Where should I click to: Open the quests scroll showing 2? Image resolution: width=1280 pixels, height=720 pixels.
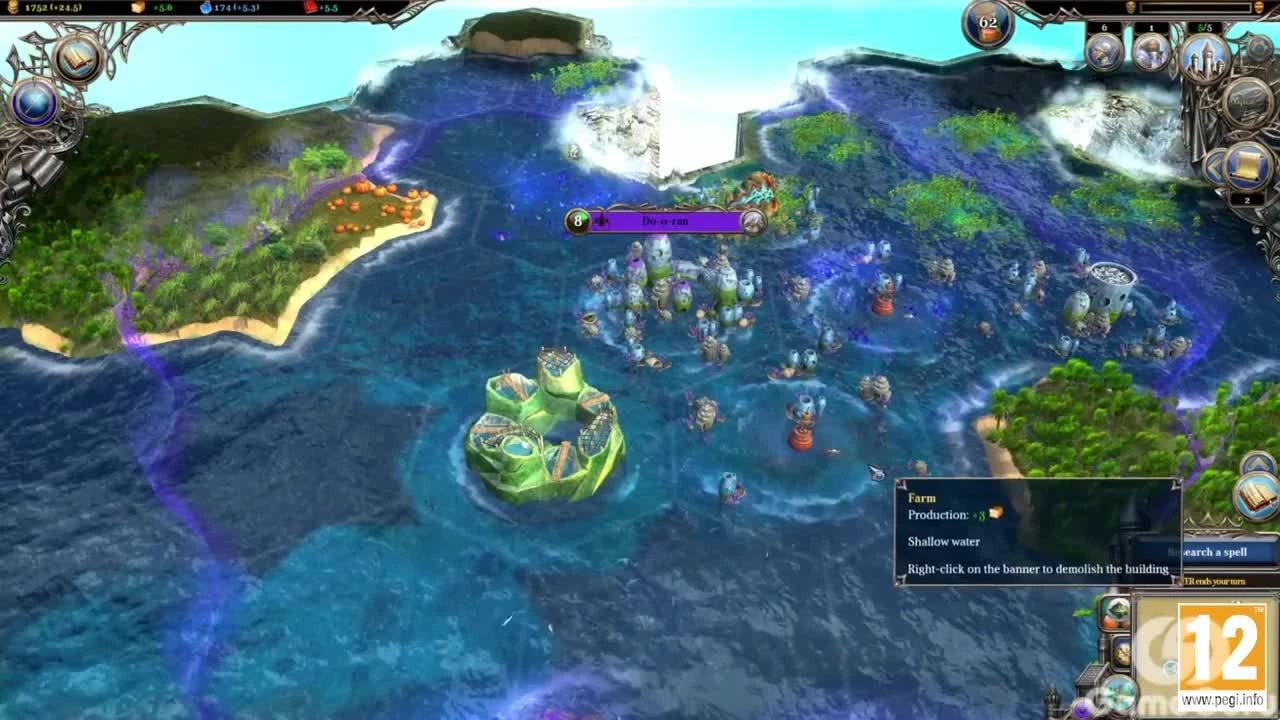pyautogui.click(x=1248, y=165)
